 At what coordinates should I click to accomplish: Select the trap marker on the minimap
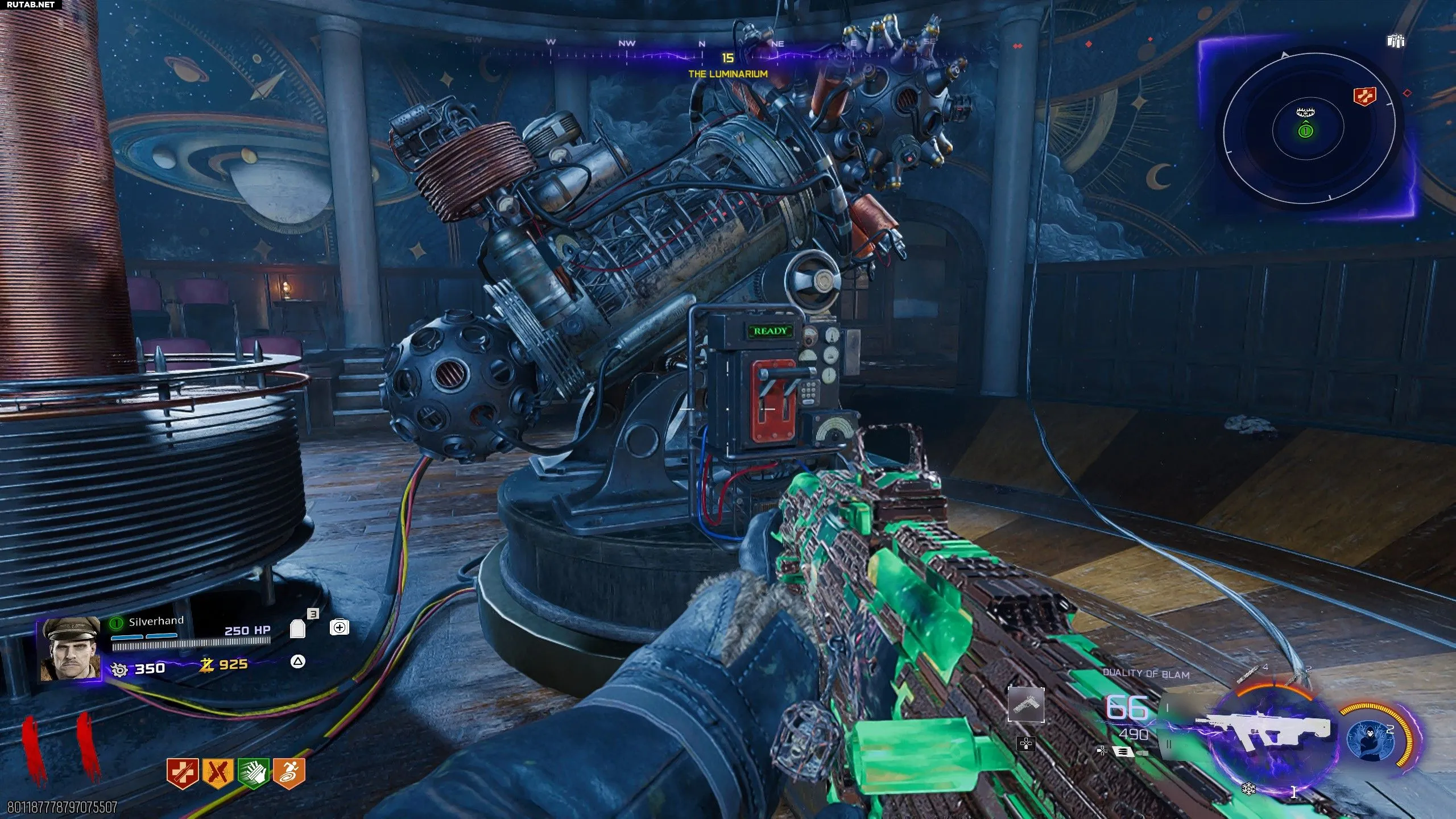tap(1302, 112)
